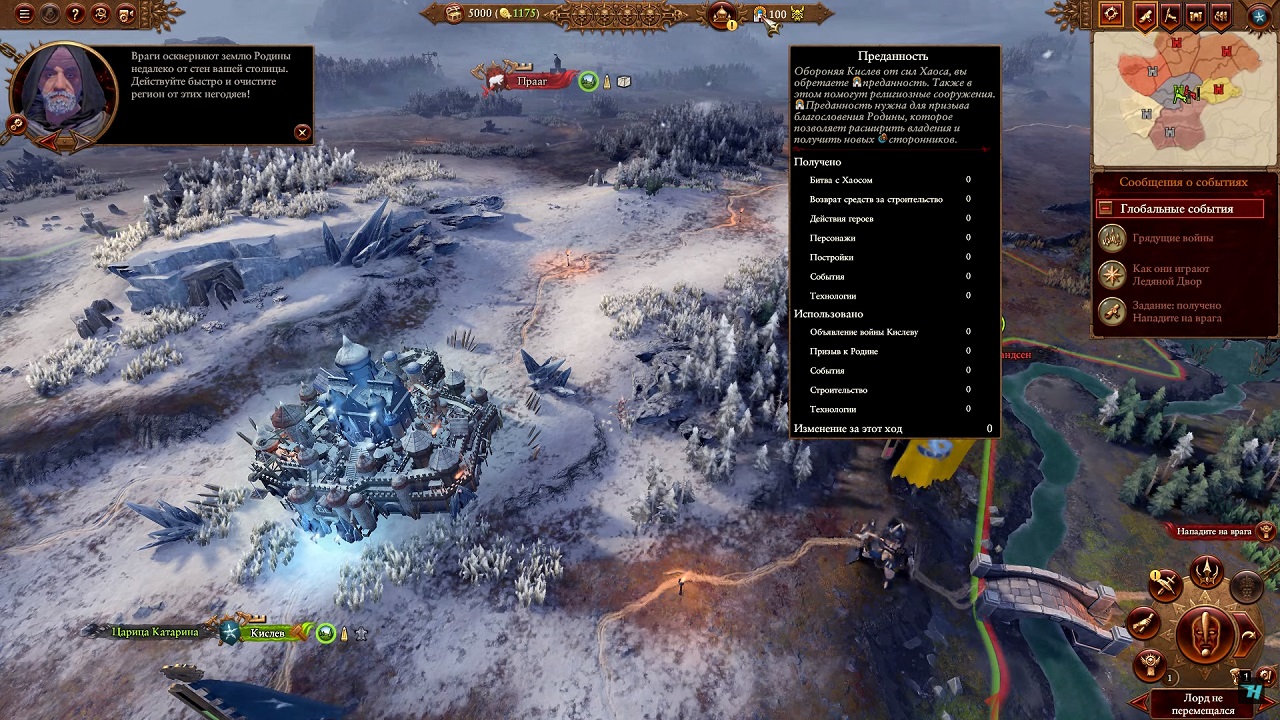Select the Kislev city label
The height and width of the screenshot is (720, 1280).
coord(268,632)
